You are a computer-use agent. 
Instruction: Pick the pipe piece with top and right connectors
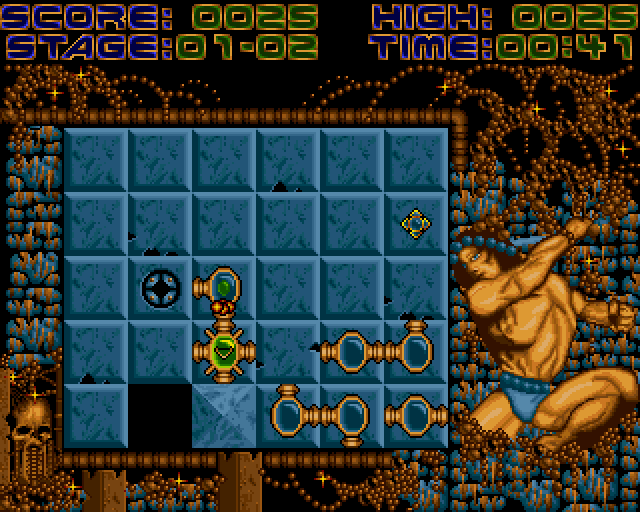coord(290,413)
